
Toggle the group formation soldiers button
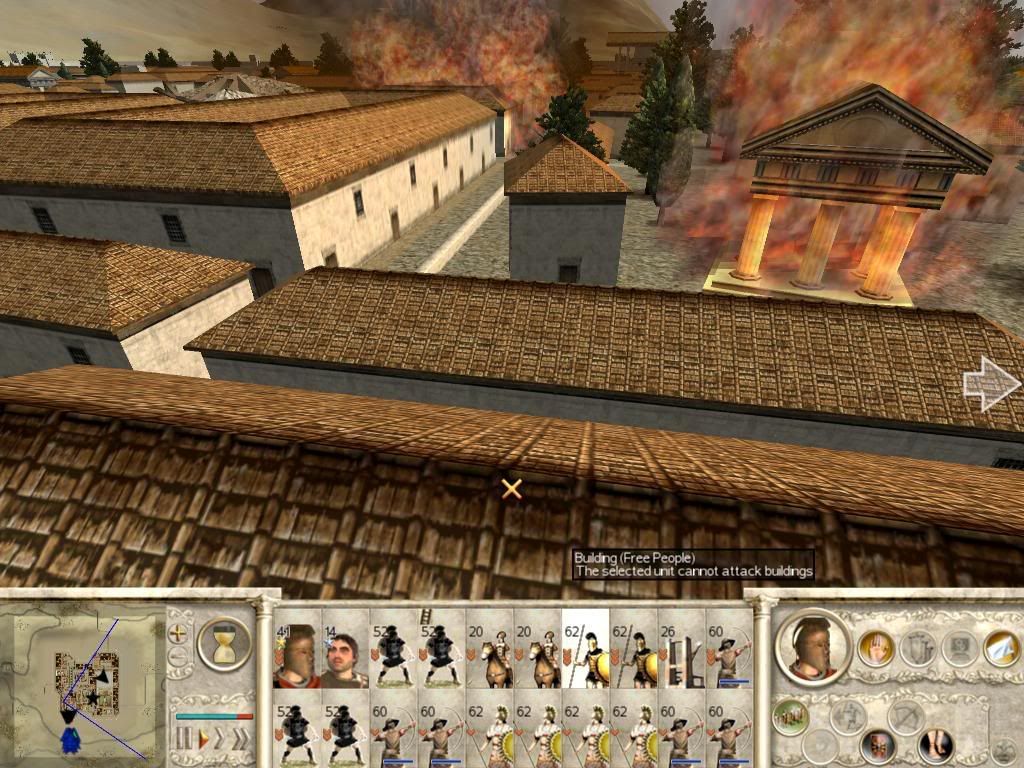[x=790, y=716]
